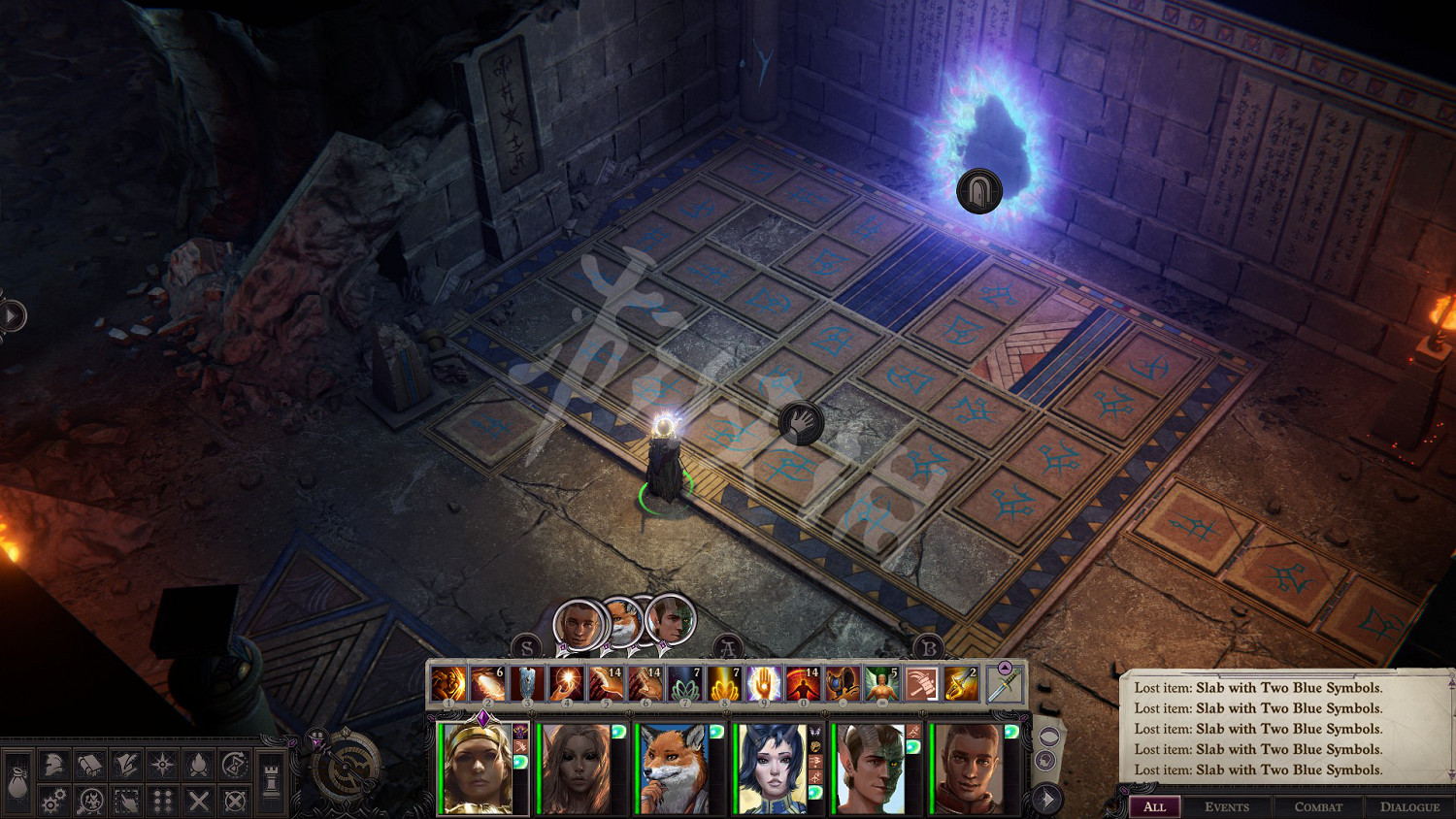Activate the glowing hand ability
This screenshot has height=819, width=1456.
click(x=763, y=683)
